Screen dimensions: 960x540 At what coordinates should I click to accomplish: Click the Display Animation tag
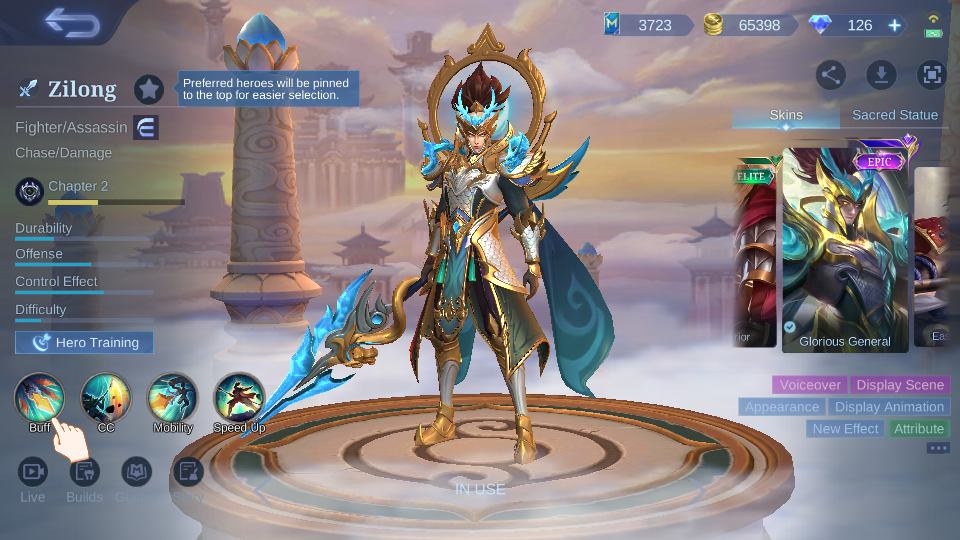point(889,407)
